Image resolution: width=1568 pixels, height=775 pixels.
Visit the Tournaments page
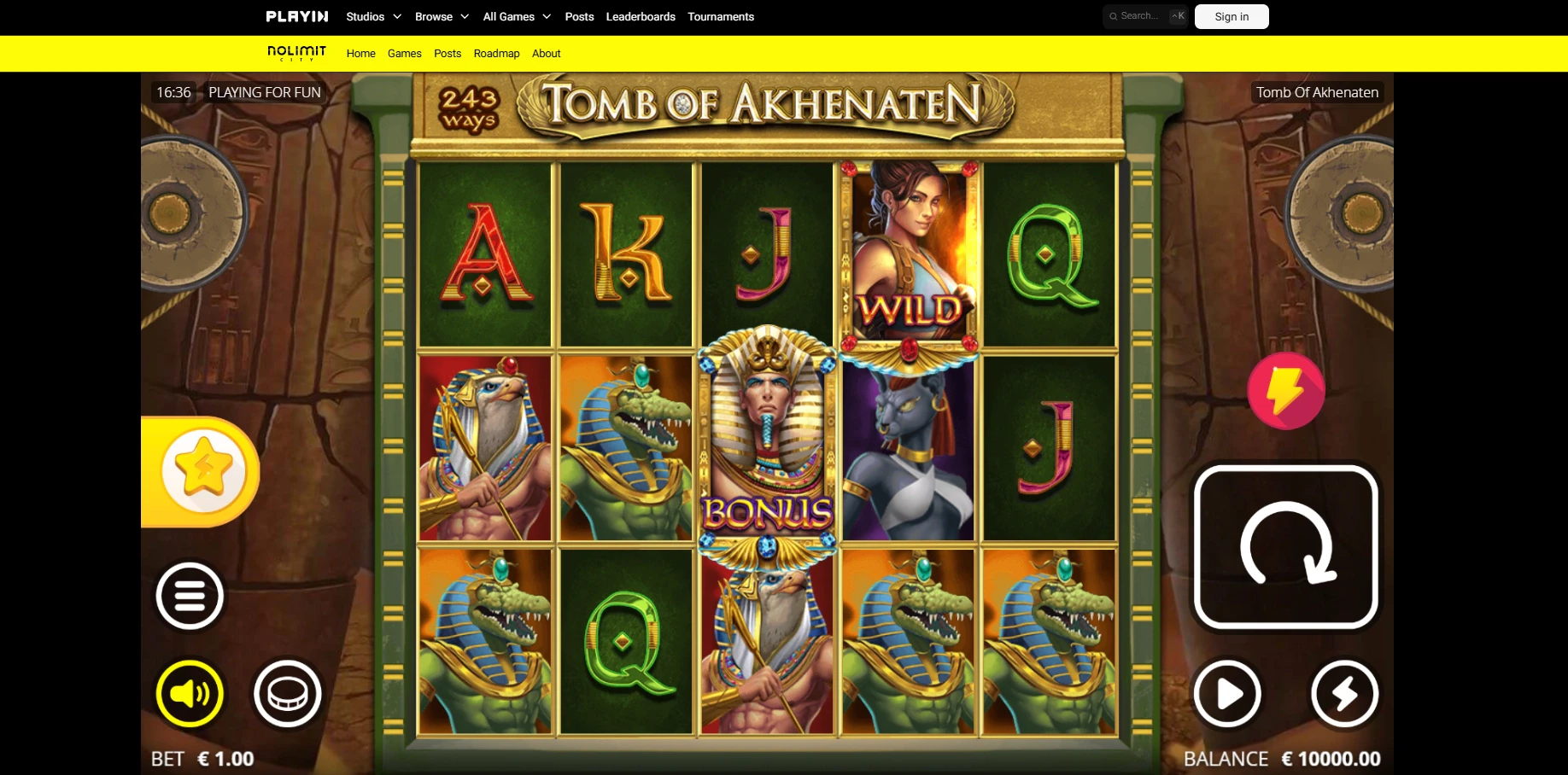point(721,16)
